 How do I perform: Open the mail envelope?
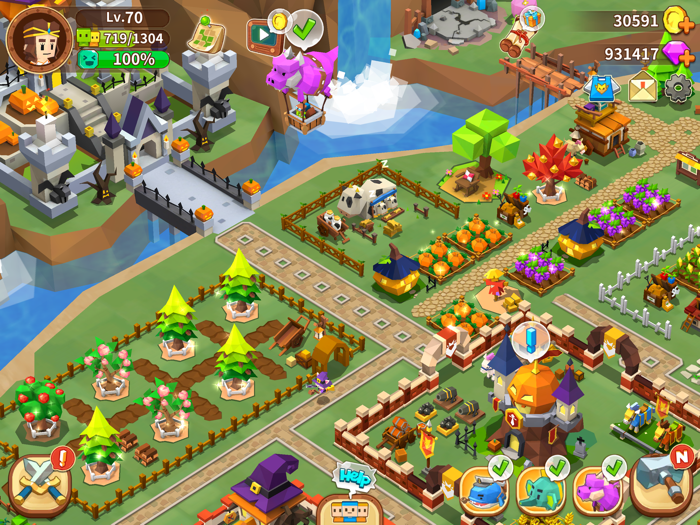pyautogui.click(x=643, y=88)
